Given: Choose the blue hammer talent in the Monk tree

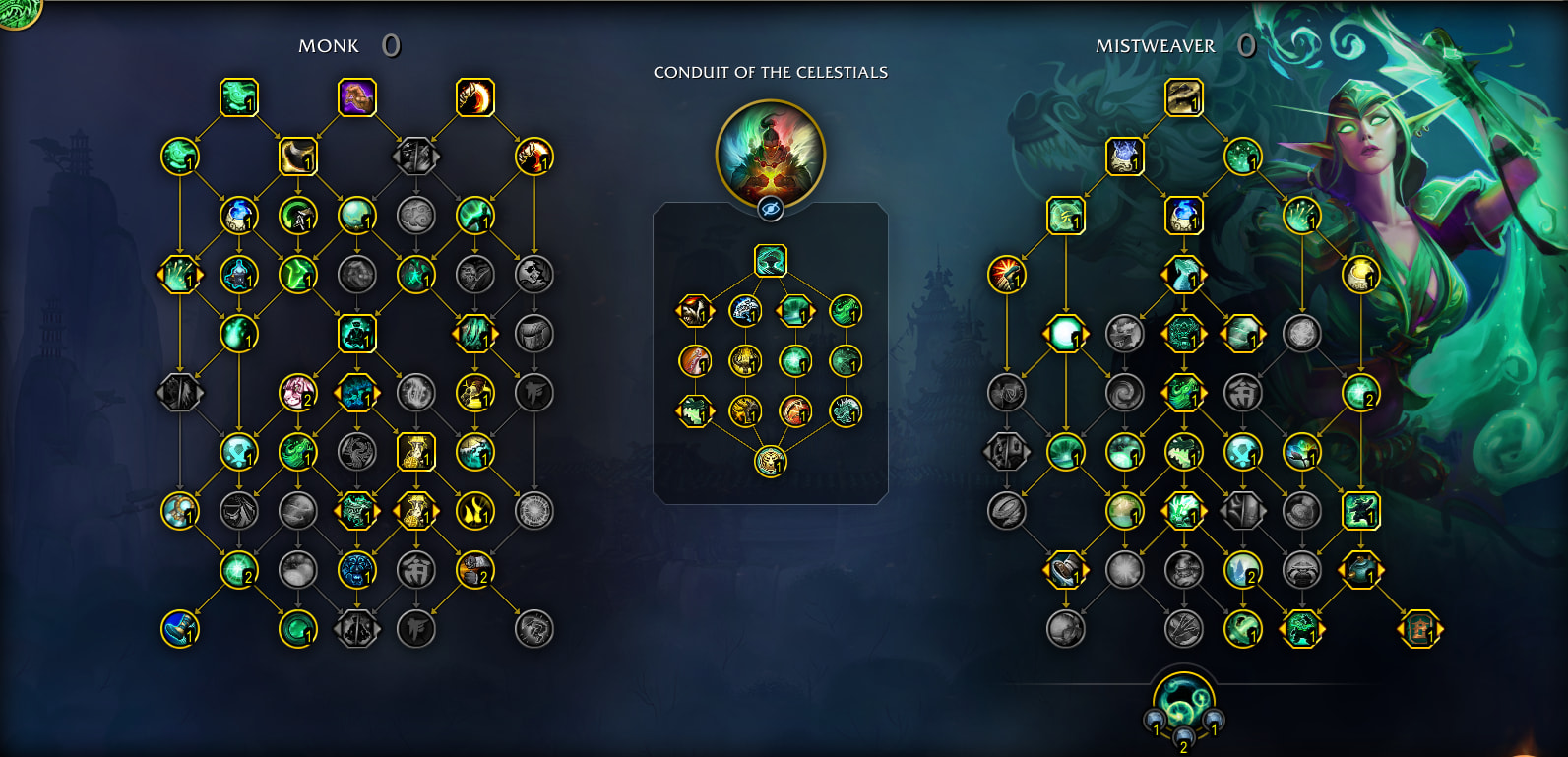Looking at the screenshot, I should [x=179, y=628].
